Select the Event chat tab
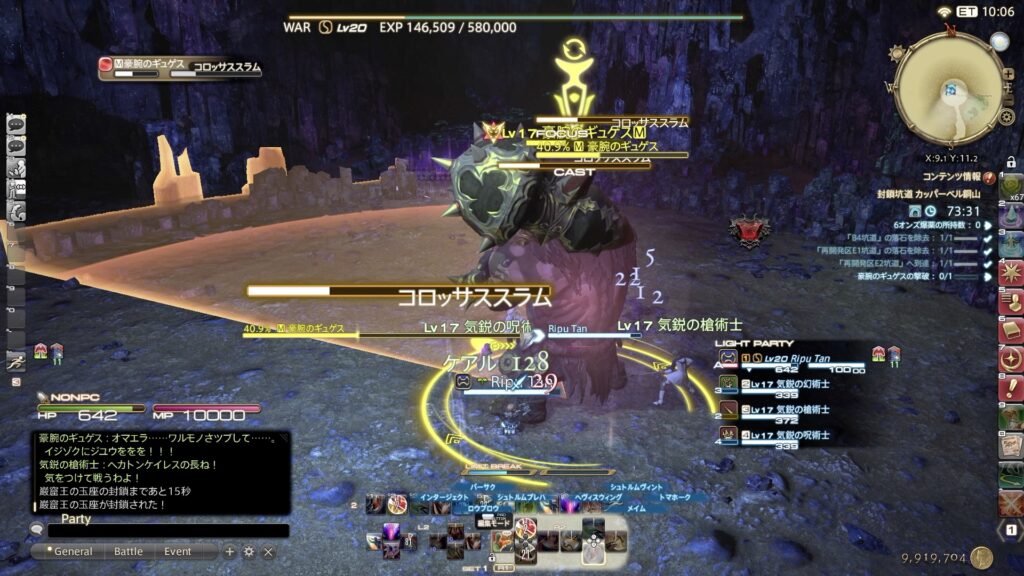Image resolution: width=1024 pixels, height=576 pixels. click(x=178, y=551)
